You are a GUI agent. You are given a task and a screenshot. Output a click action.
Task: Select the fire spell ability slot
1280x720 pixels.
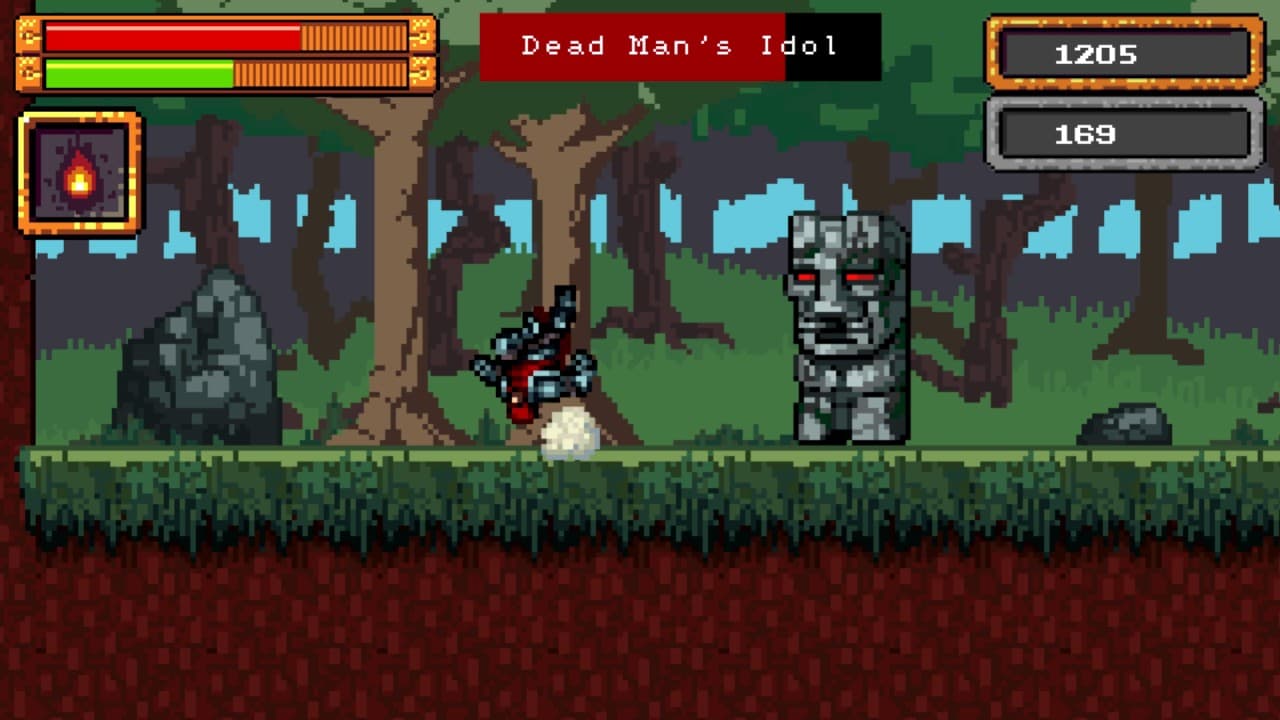(80, 174)
